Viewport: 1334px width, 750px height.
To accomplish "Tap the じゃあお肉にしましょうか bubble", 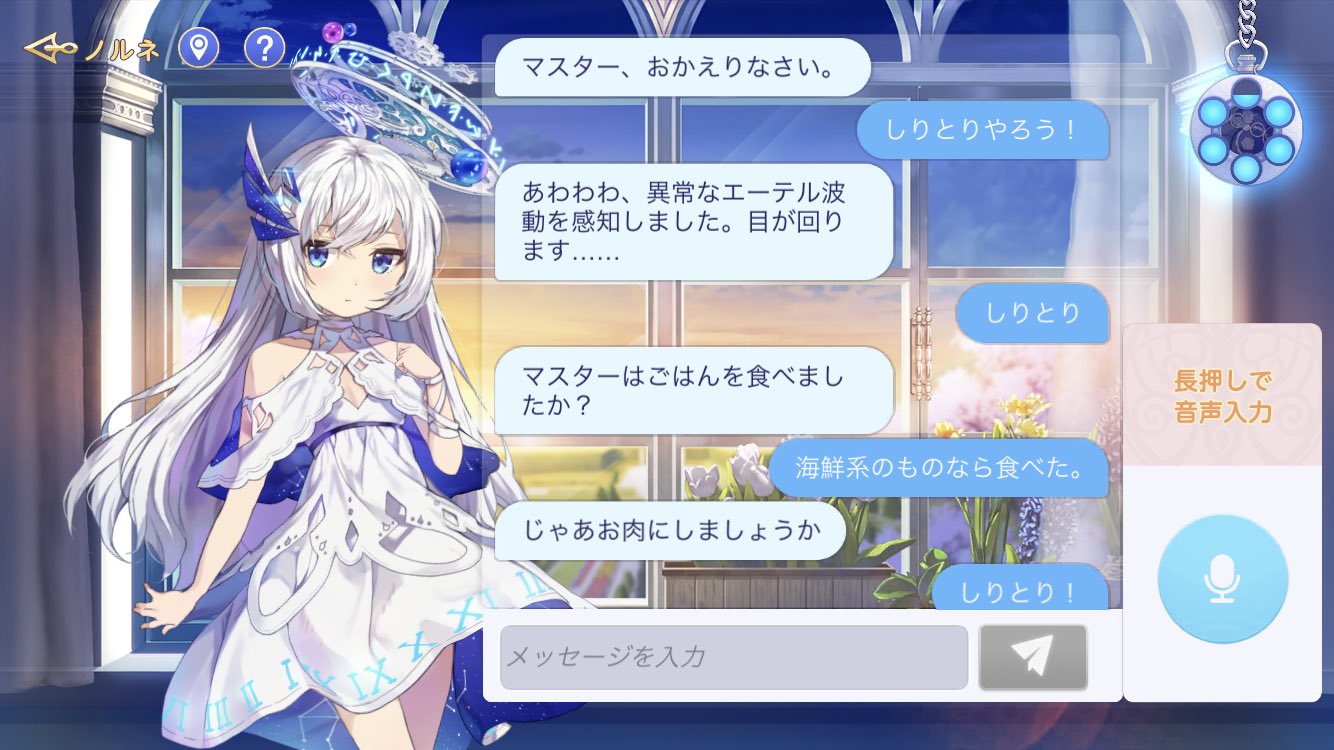I will click(672, 532).
